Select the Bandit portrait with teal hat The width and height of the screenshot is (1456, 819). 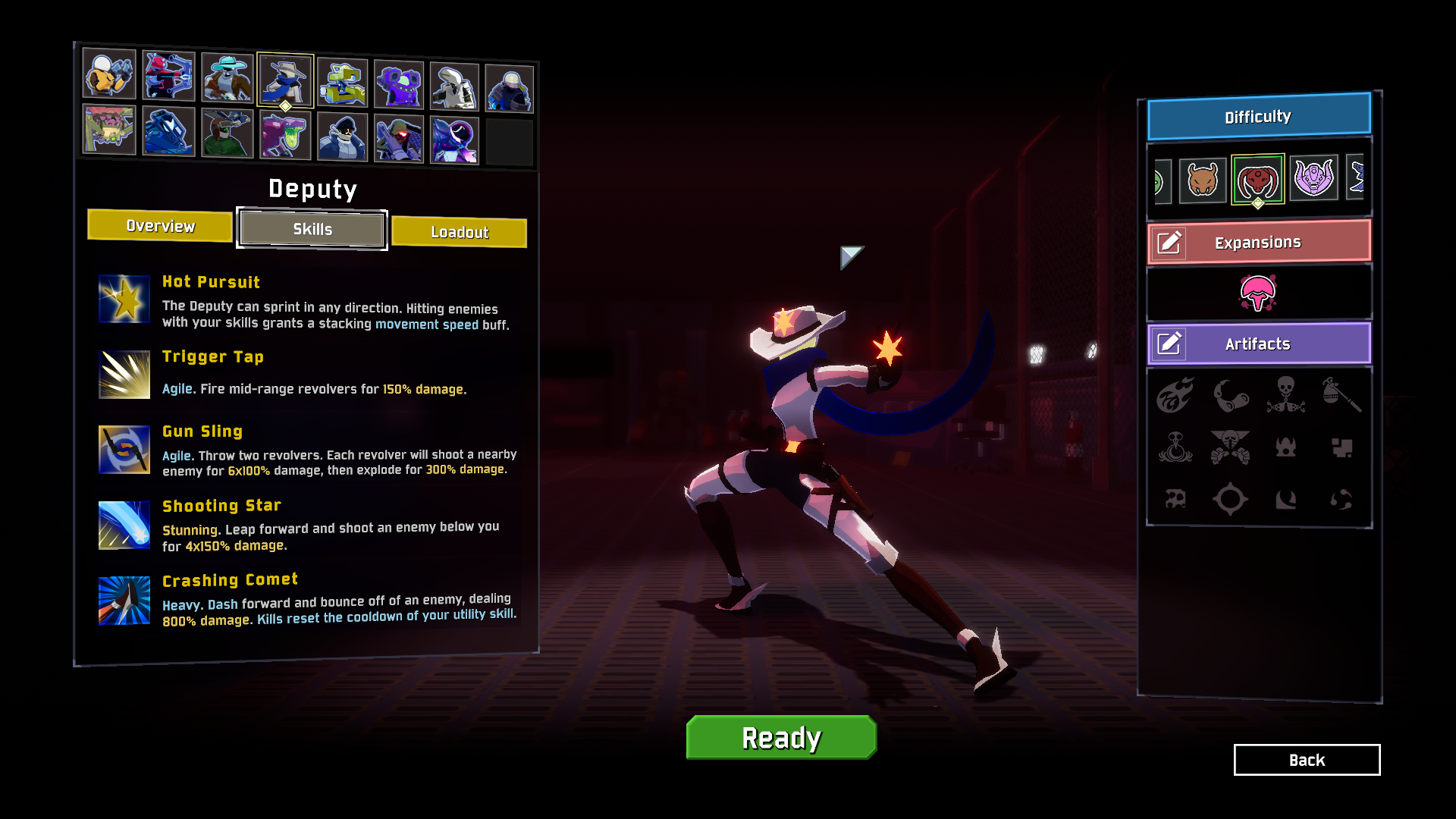(227, 78)
